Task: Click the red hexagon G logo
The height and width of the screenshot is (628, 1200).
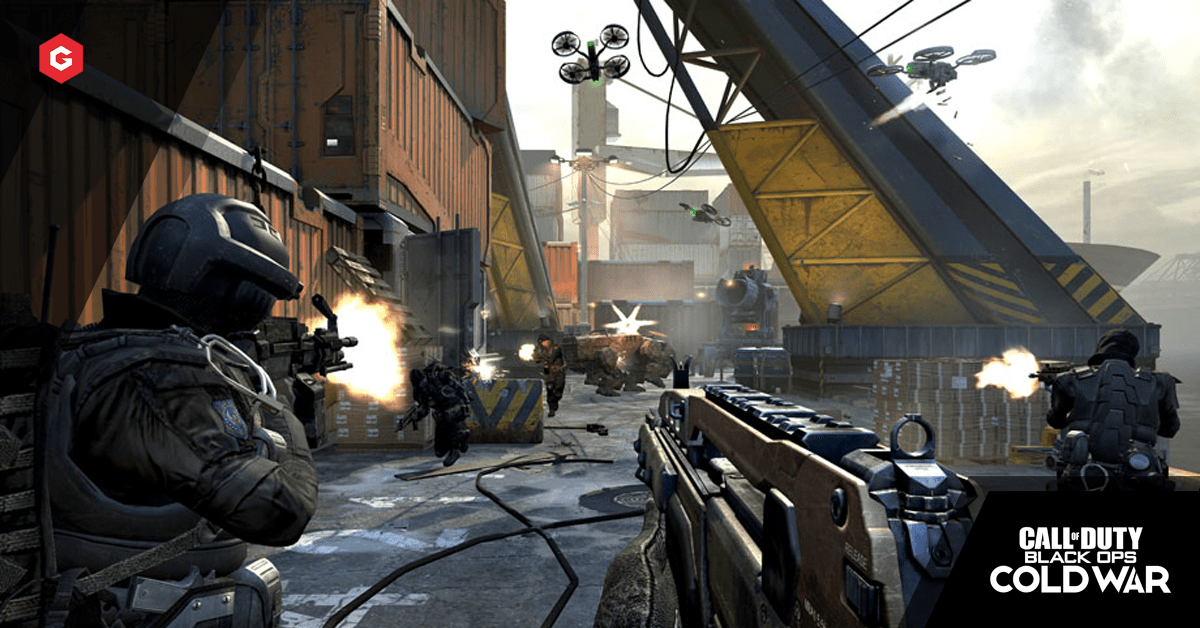Action: [x=60, y=56]
